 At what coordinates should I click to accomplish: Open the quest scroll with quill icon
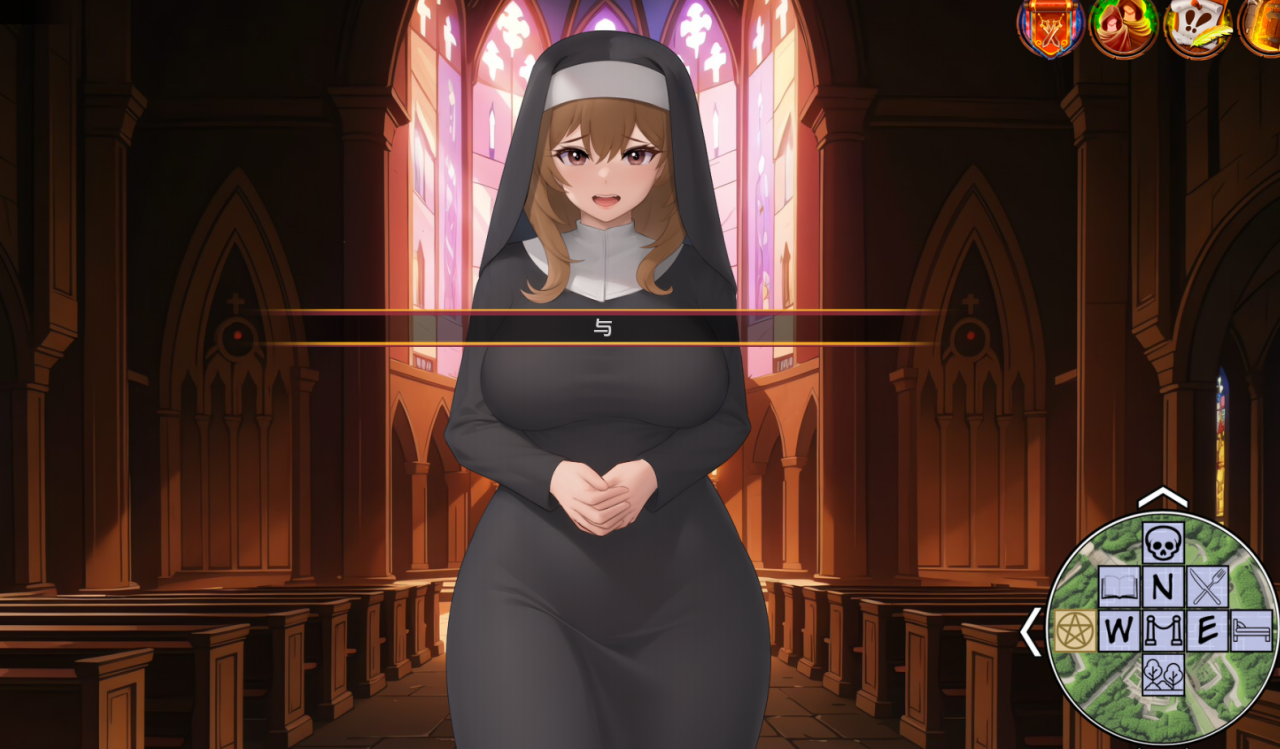point(1197,25)
